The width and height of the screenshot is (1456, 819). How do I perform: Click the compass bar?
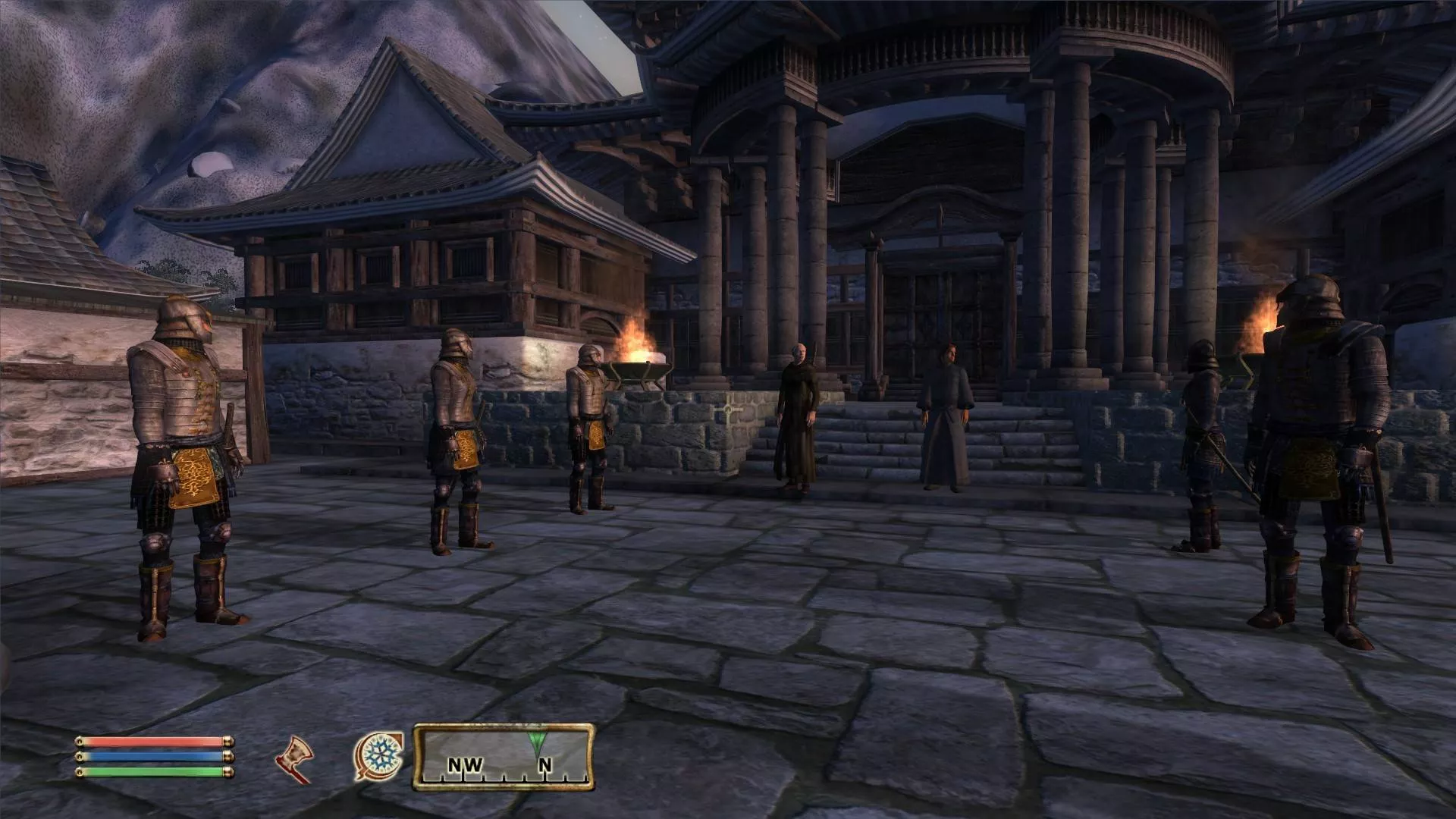point(504,757)
